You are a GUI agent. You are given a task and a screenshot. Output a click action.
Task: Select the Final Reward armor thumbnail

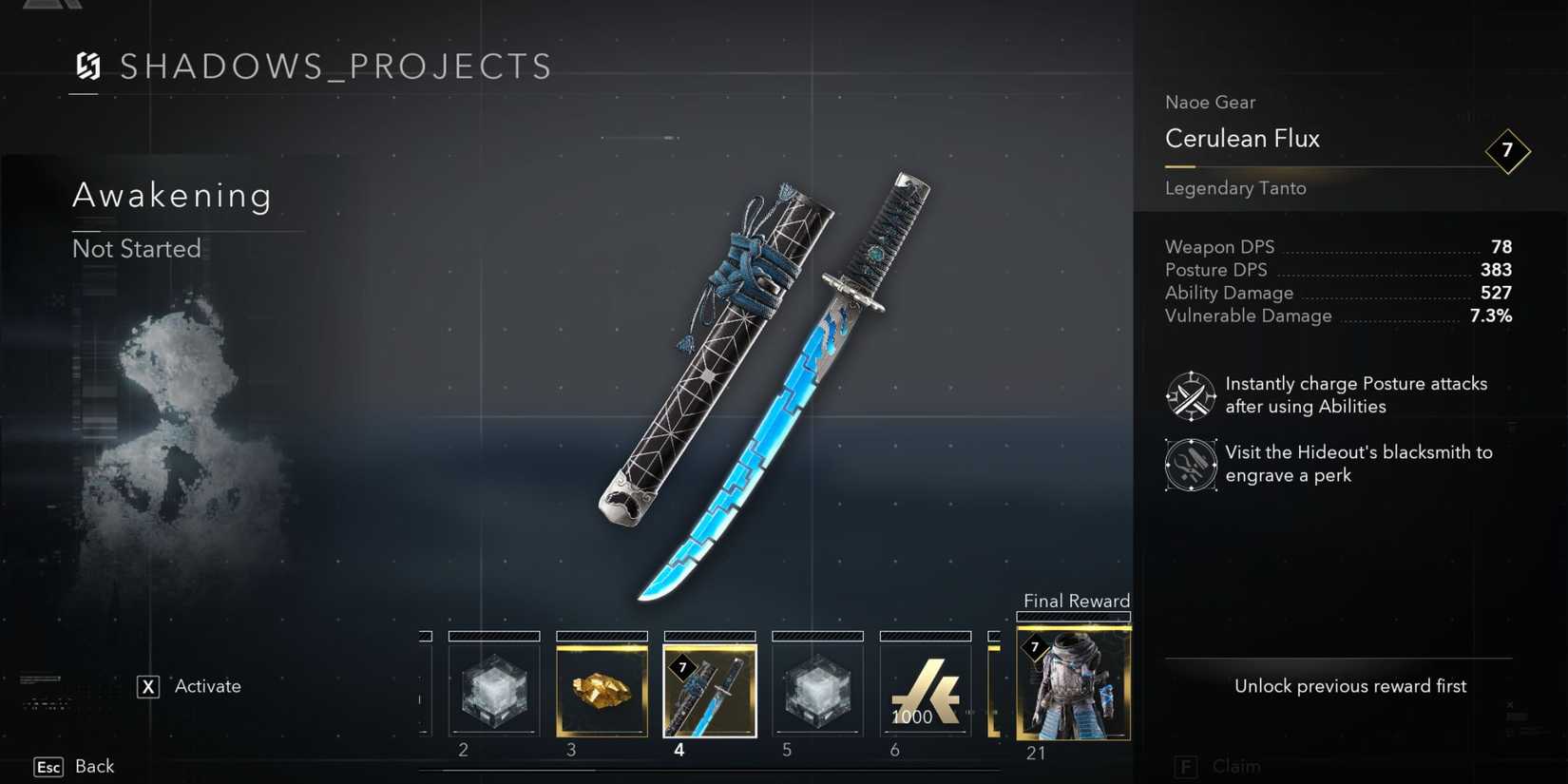click(x=1073, y=683)
